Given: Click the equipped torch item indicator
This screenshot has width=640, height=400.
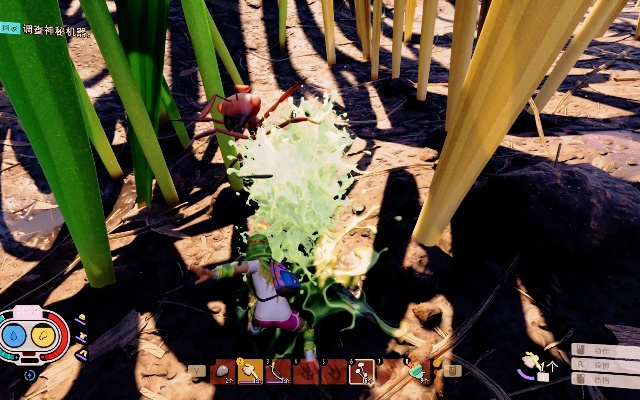Looking at the screenshot, I should tap(532, 361).
